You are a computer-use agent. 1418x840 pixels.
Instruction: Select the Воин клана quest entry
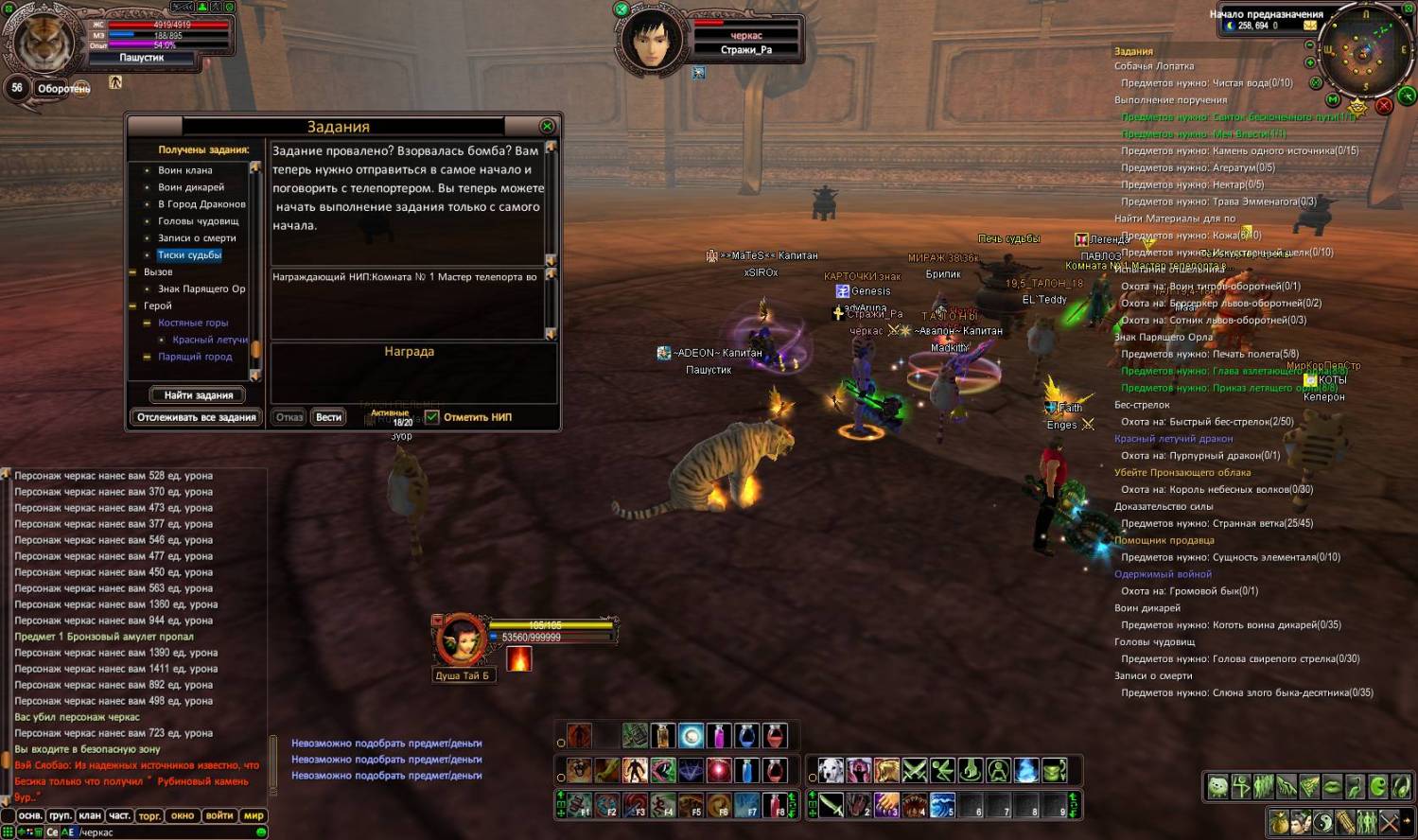pos(184,170)
